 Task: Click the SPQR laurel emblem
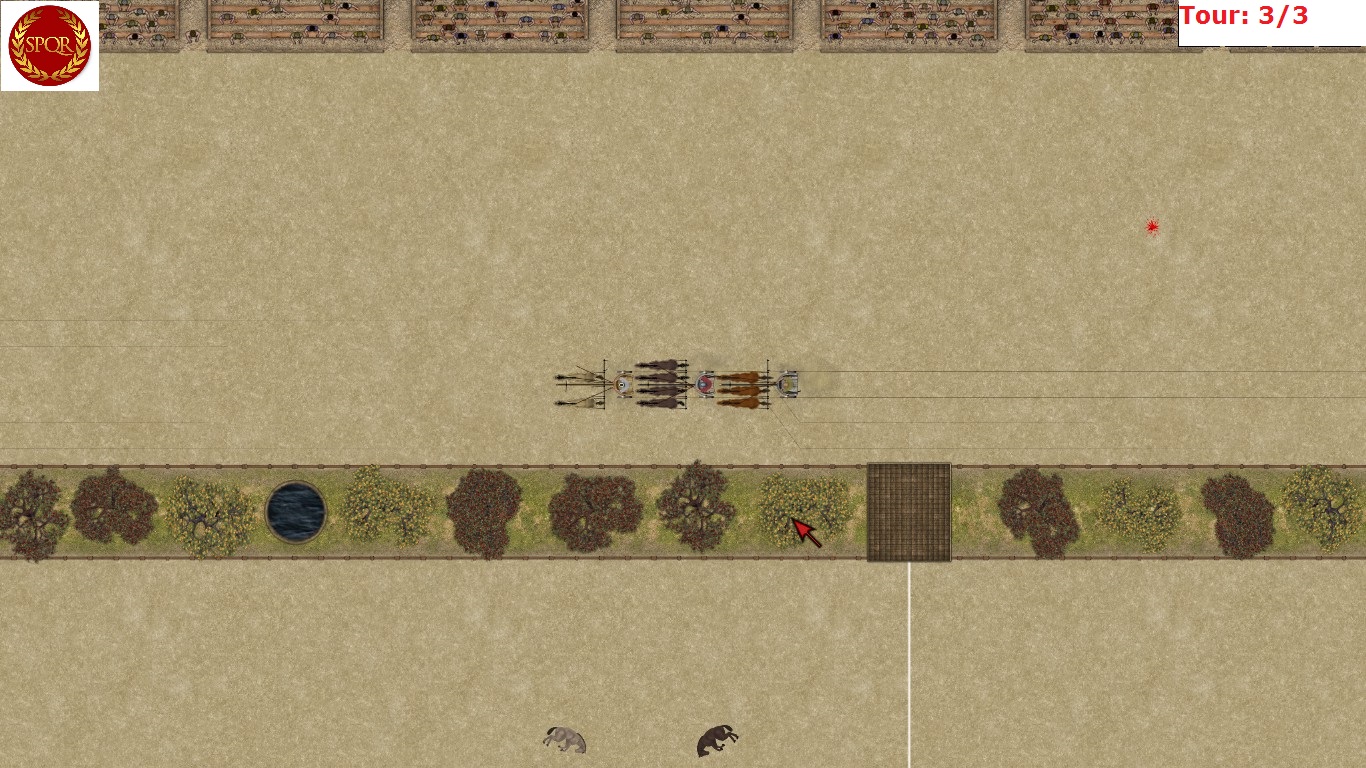[x=49, y=46]
